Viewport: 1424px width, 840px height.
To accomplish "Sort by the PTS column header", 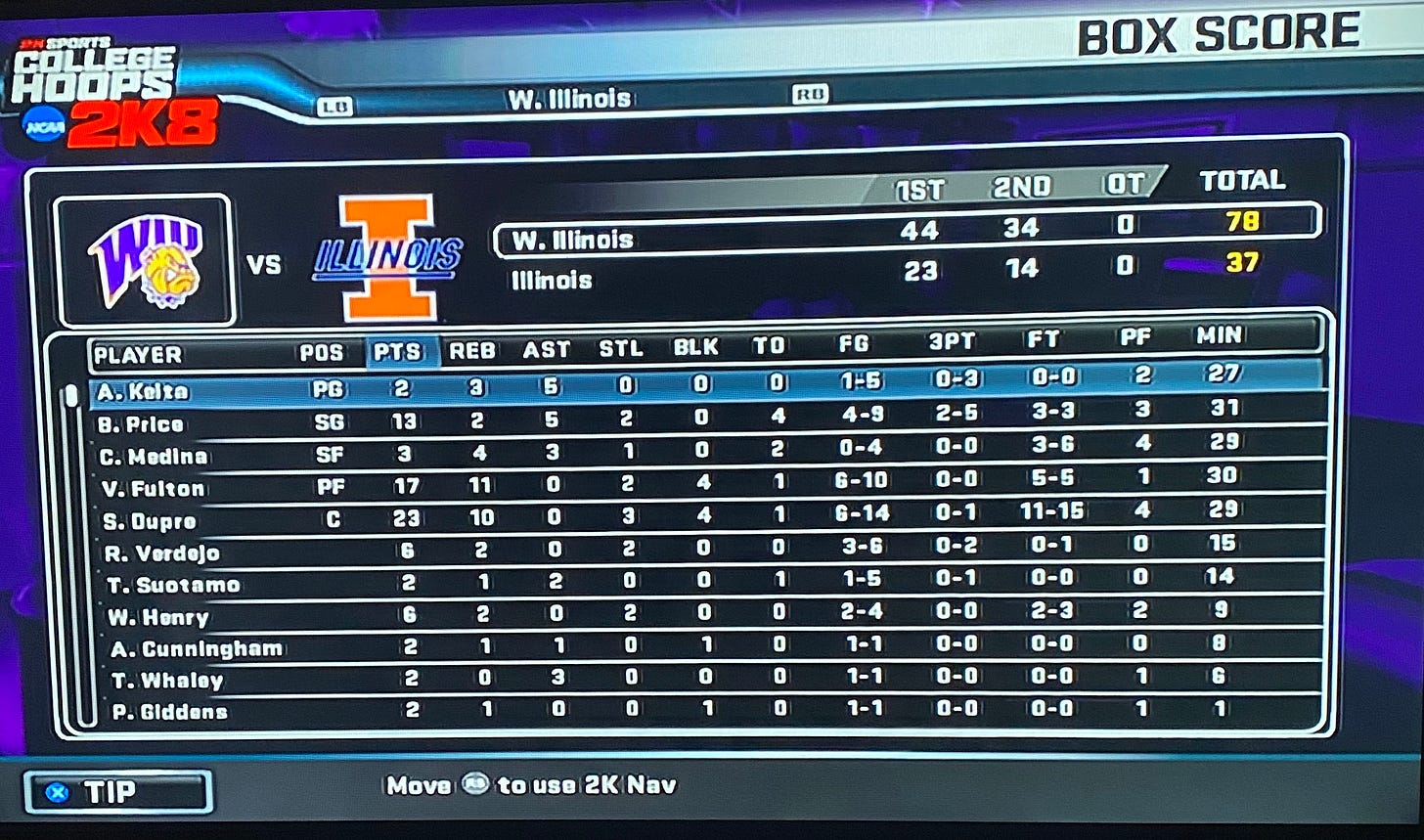I will pyautogui.click(x=402, y=352).
